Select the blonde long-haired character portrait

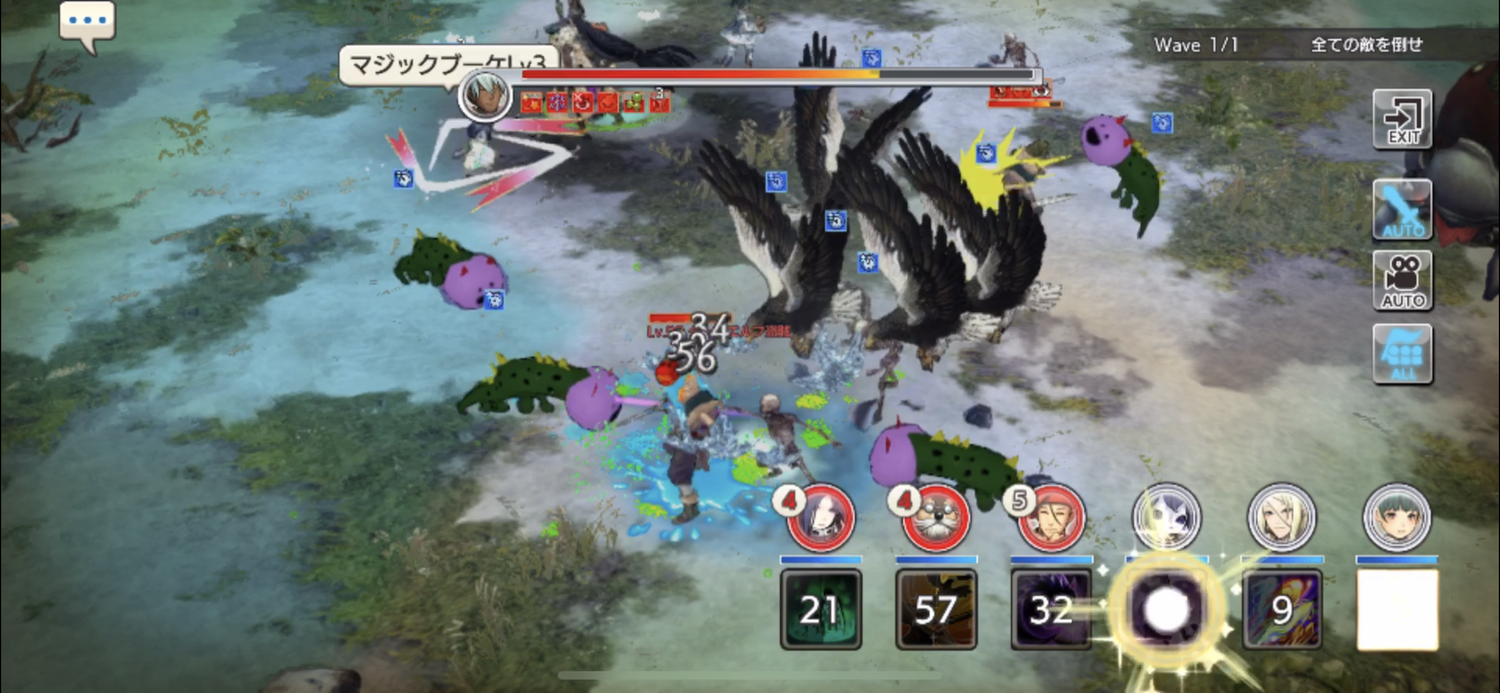(x=1282, y=516)
